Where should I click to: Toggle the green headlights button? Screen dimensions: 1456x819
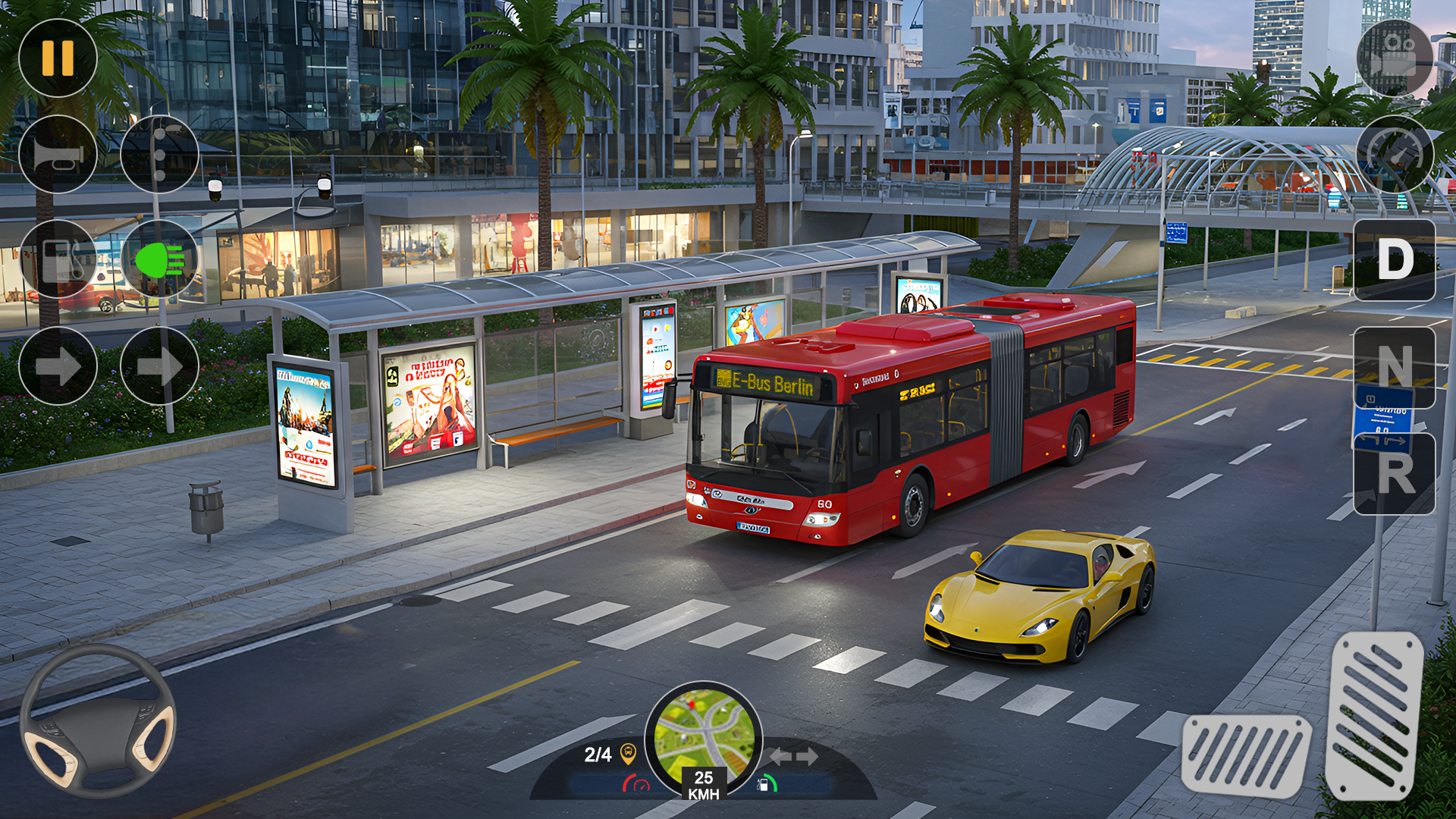click(x=159, y=259)
